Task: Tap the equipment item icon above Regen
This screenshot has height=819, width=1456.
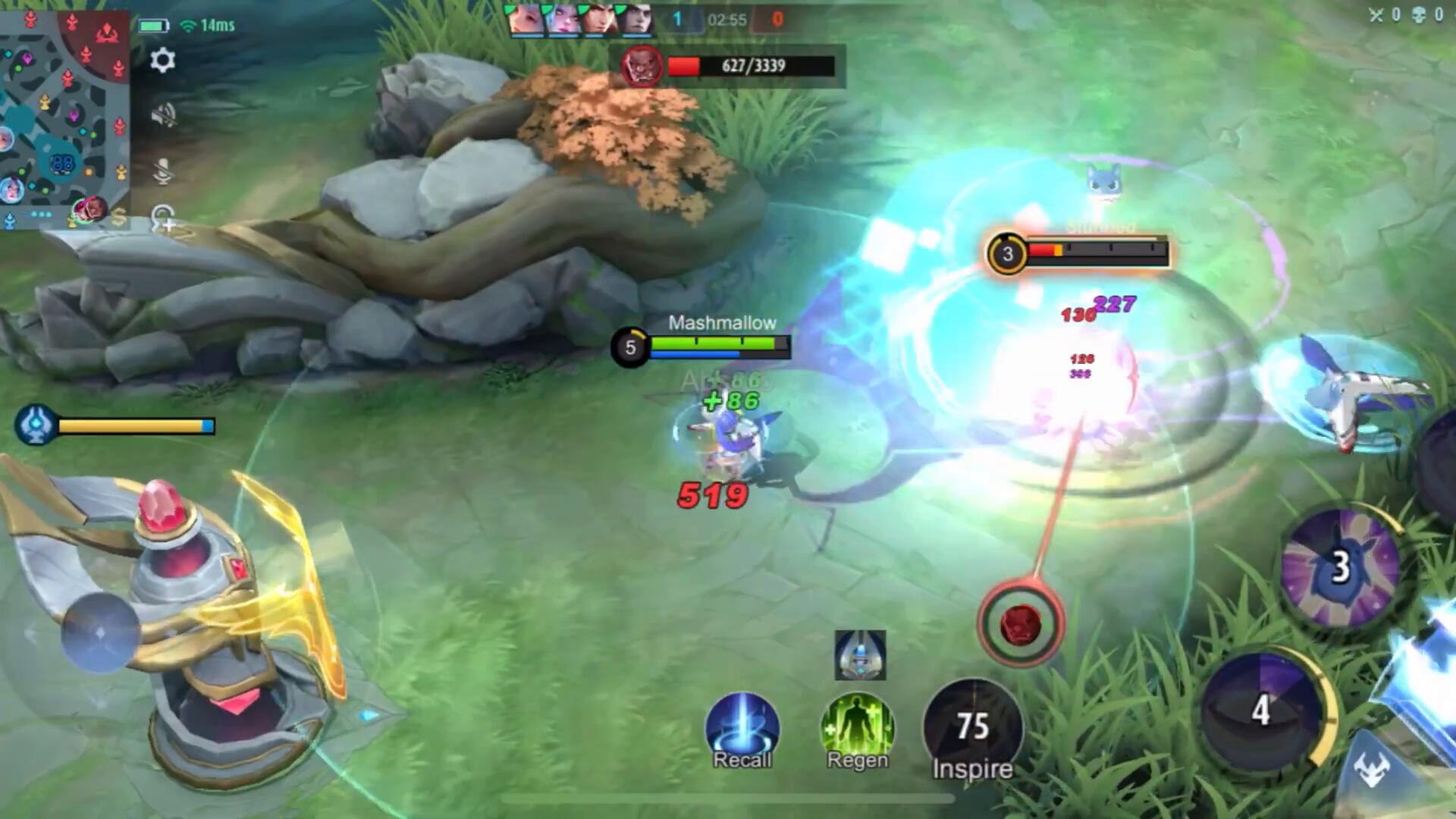Action: (860, 654)
